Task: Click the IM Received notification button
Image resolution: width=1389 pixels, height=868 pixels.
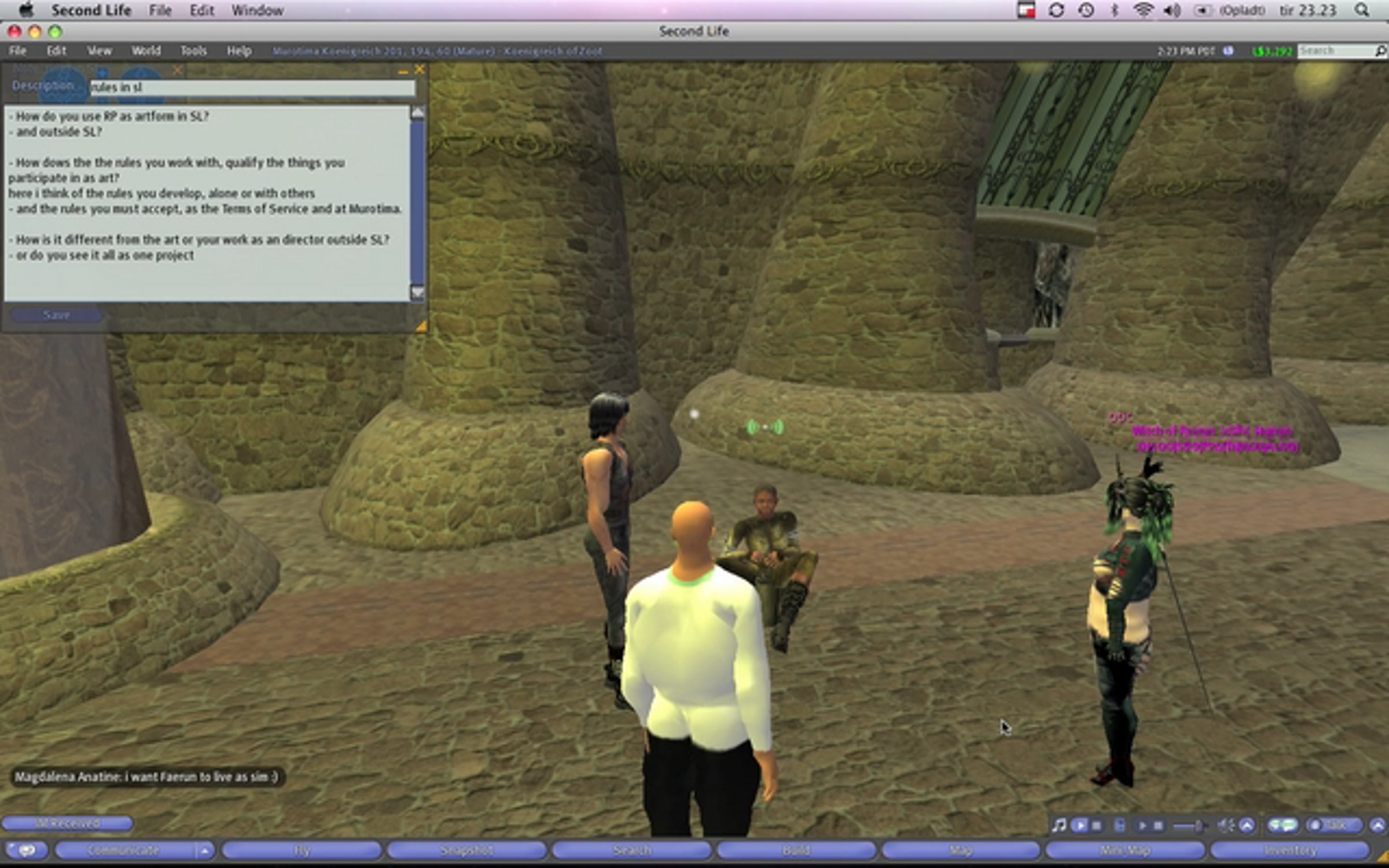Action: click(67, 823)
